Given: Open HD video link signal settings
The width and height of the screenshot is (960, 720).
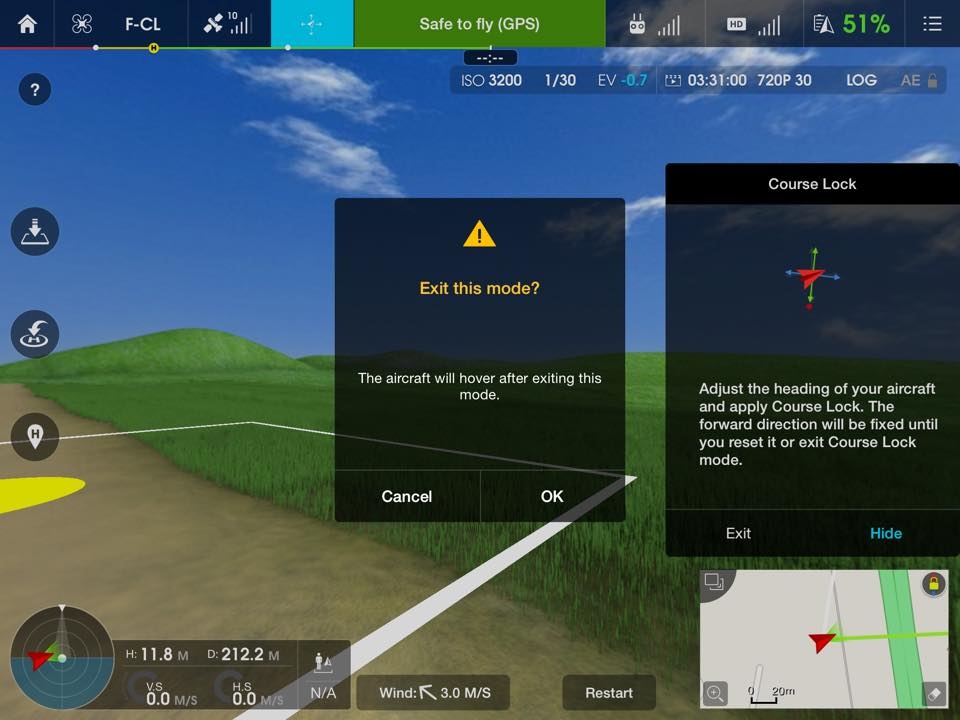Looking at the screenshot, I should [754, 24].
